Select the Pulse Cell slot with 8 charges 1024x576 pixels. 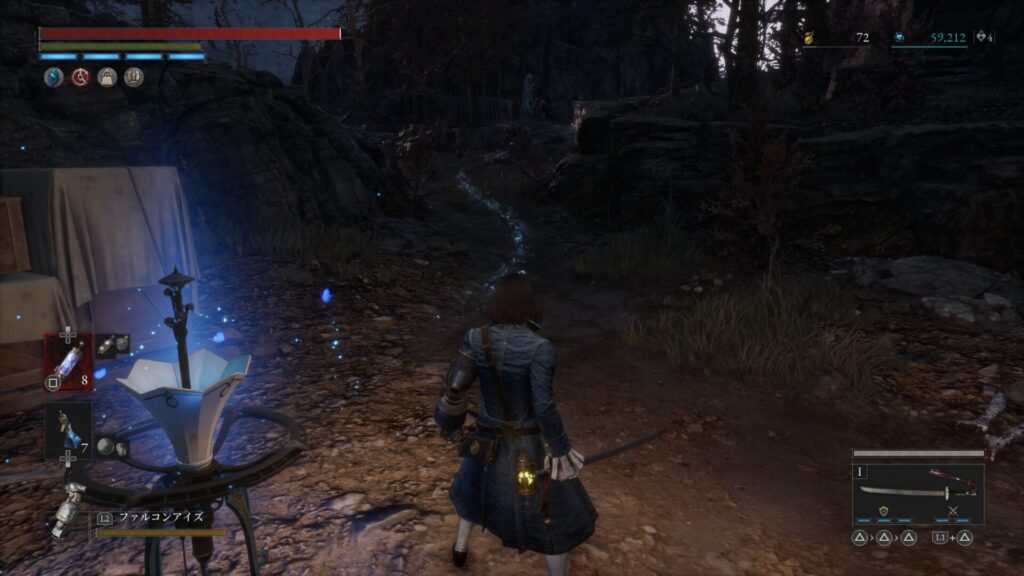[67, 358]
